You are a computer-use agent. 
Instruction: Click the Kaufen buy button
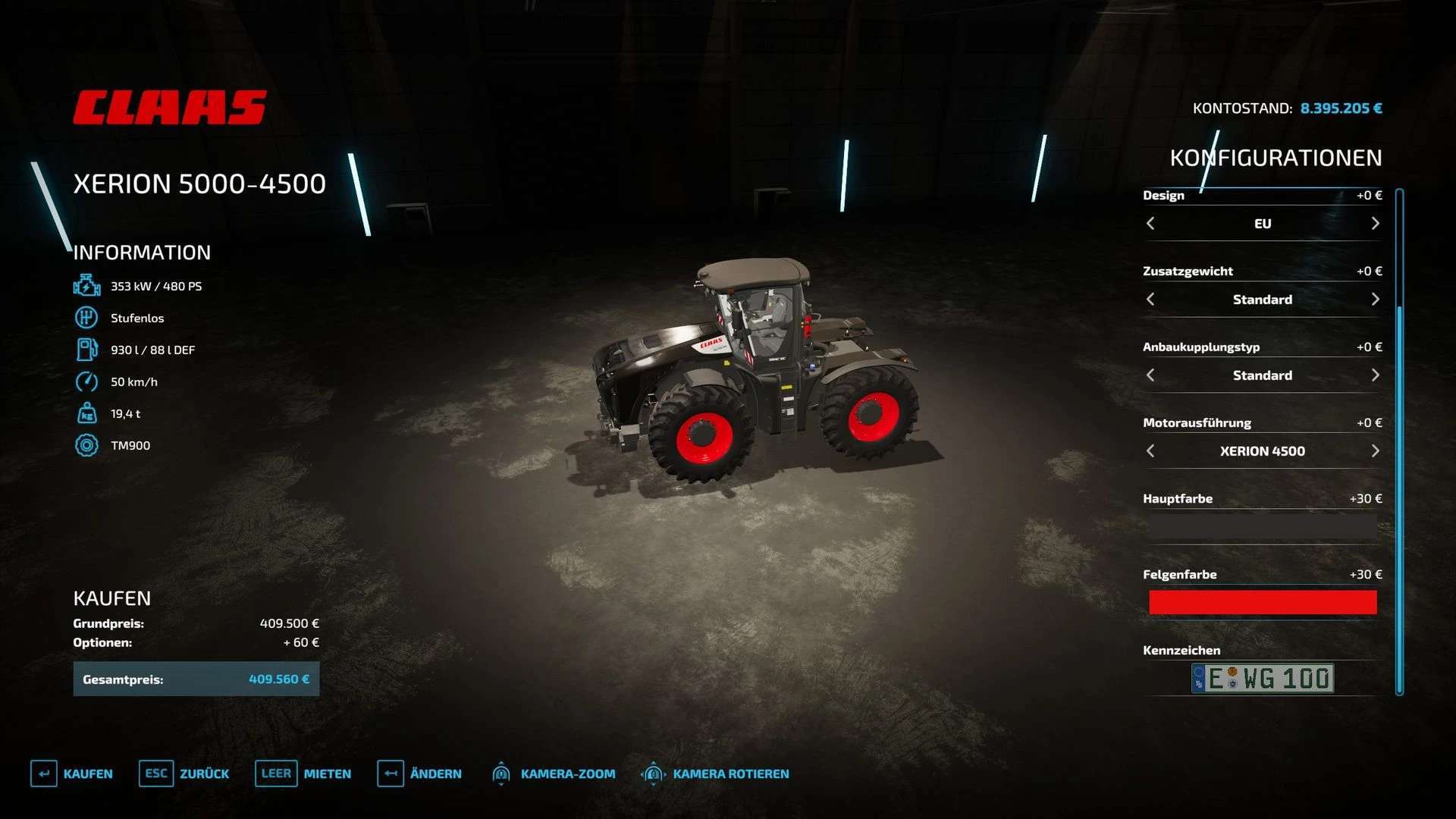72,773
